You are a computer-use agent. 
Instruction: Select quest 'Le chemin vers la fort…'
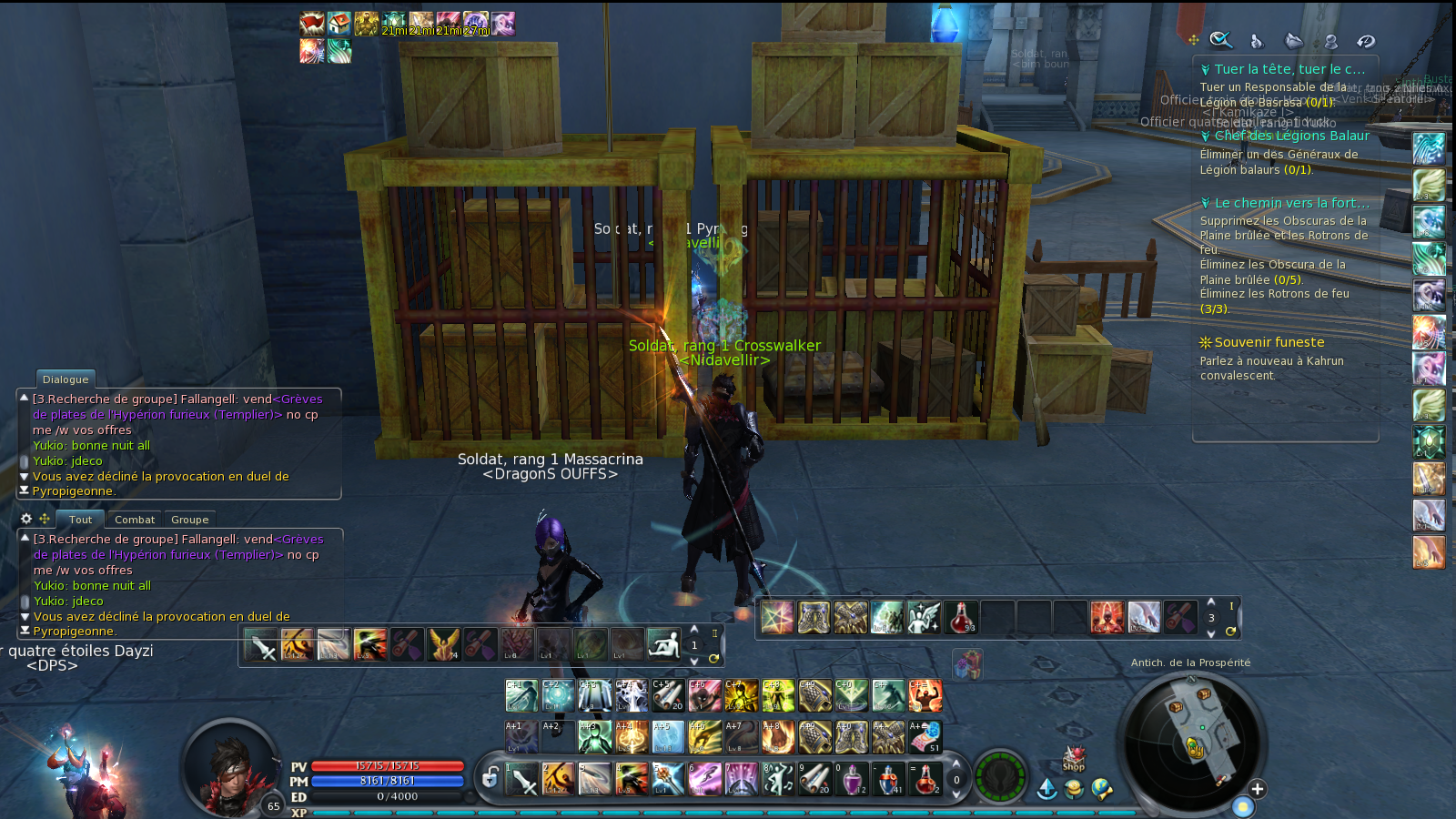point(1290,203)
